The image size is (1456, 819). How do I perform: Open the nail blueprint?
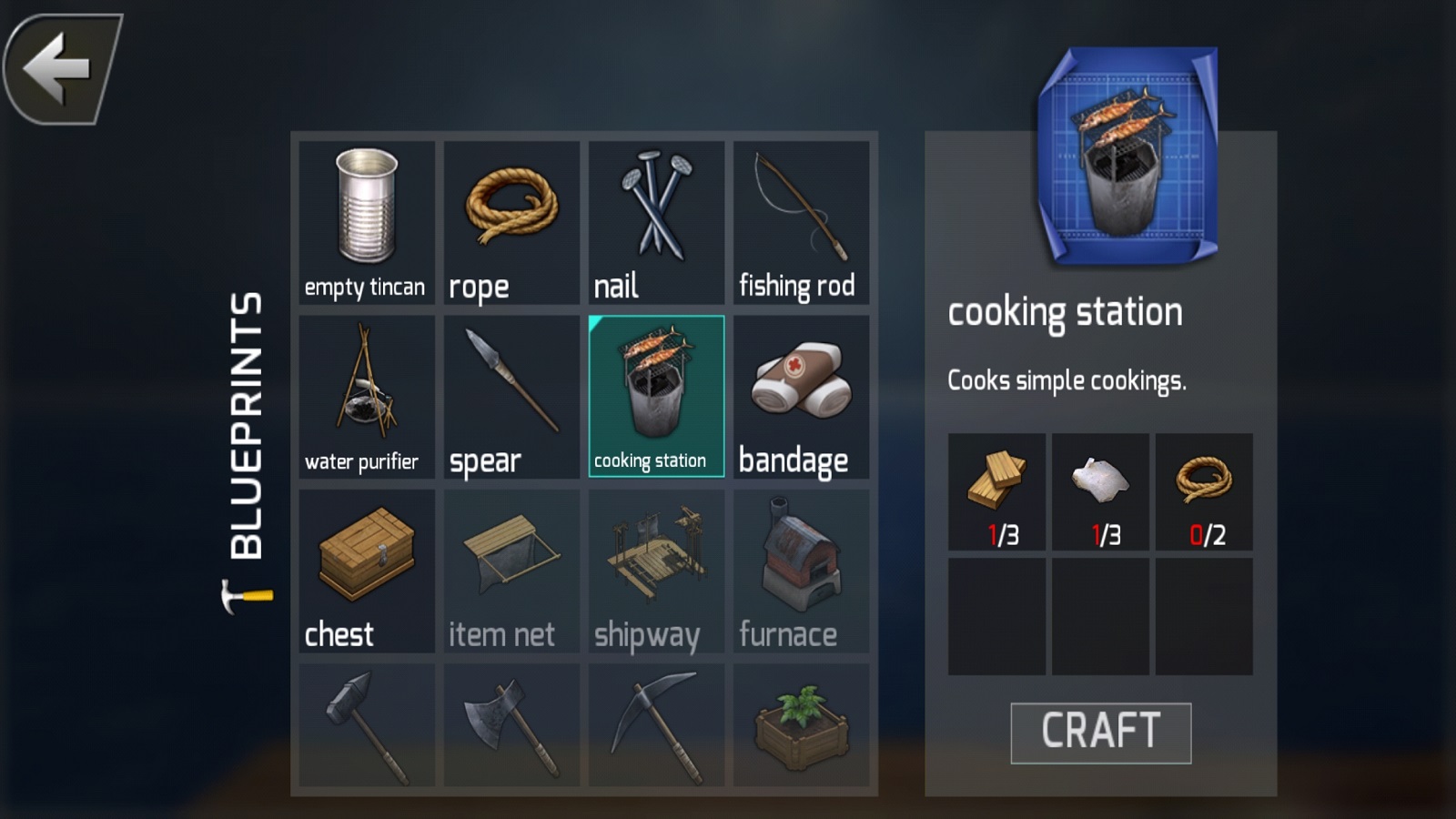(x=656, y=222)
